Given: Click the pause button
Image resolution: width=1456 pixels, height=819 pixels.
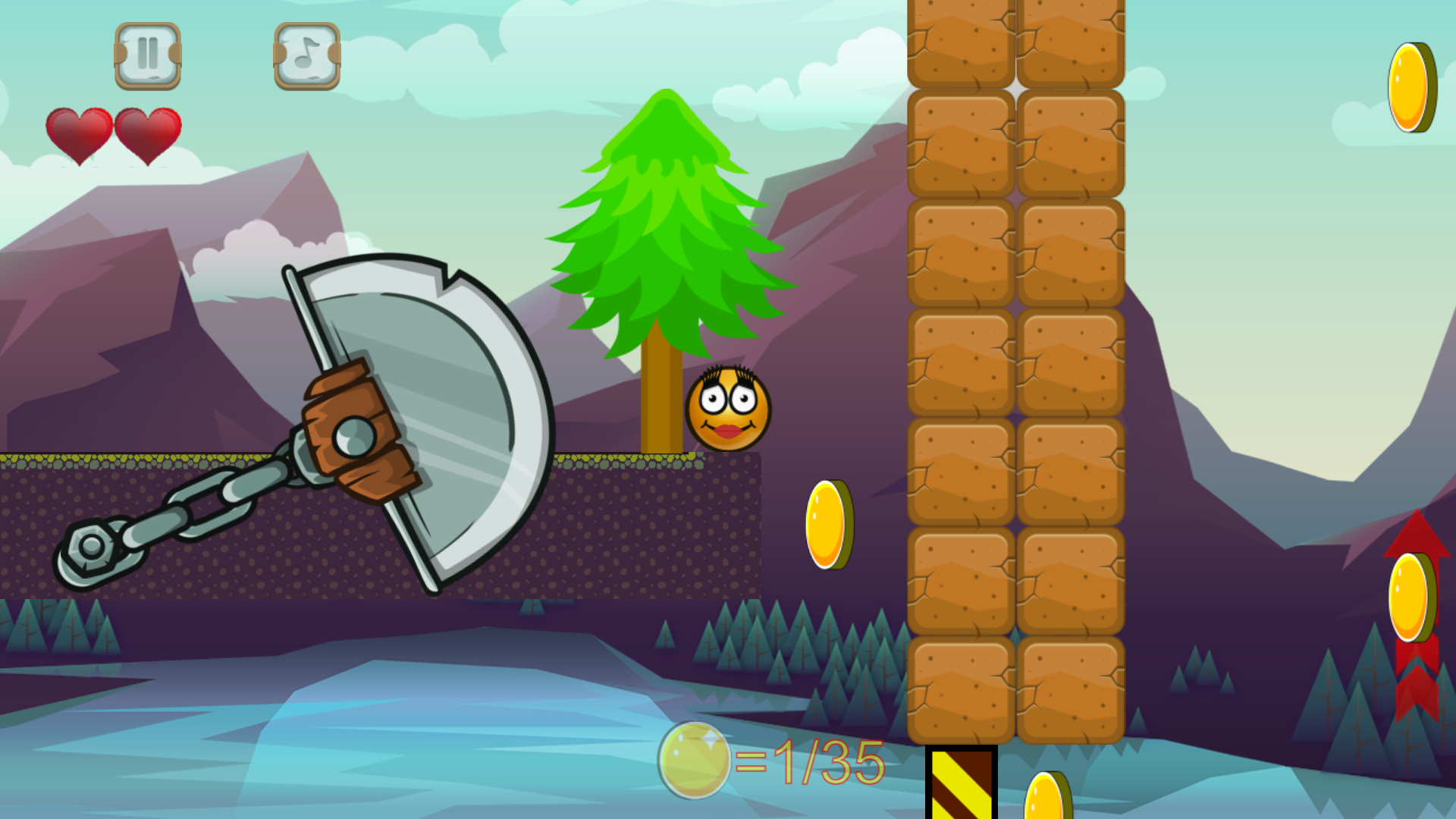Looking at the screenshot, I should [147, 53].
